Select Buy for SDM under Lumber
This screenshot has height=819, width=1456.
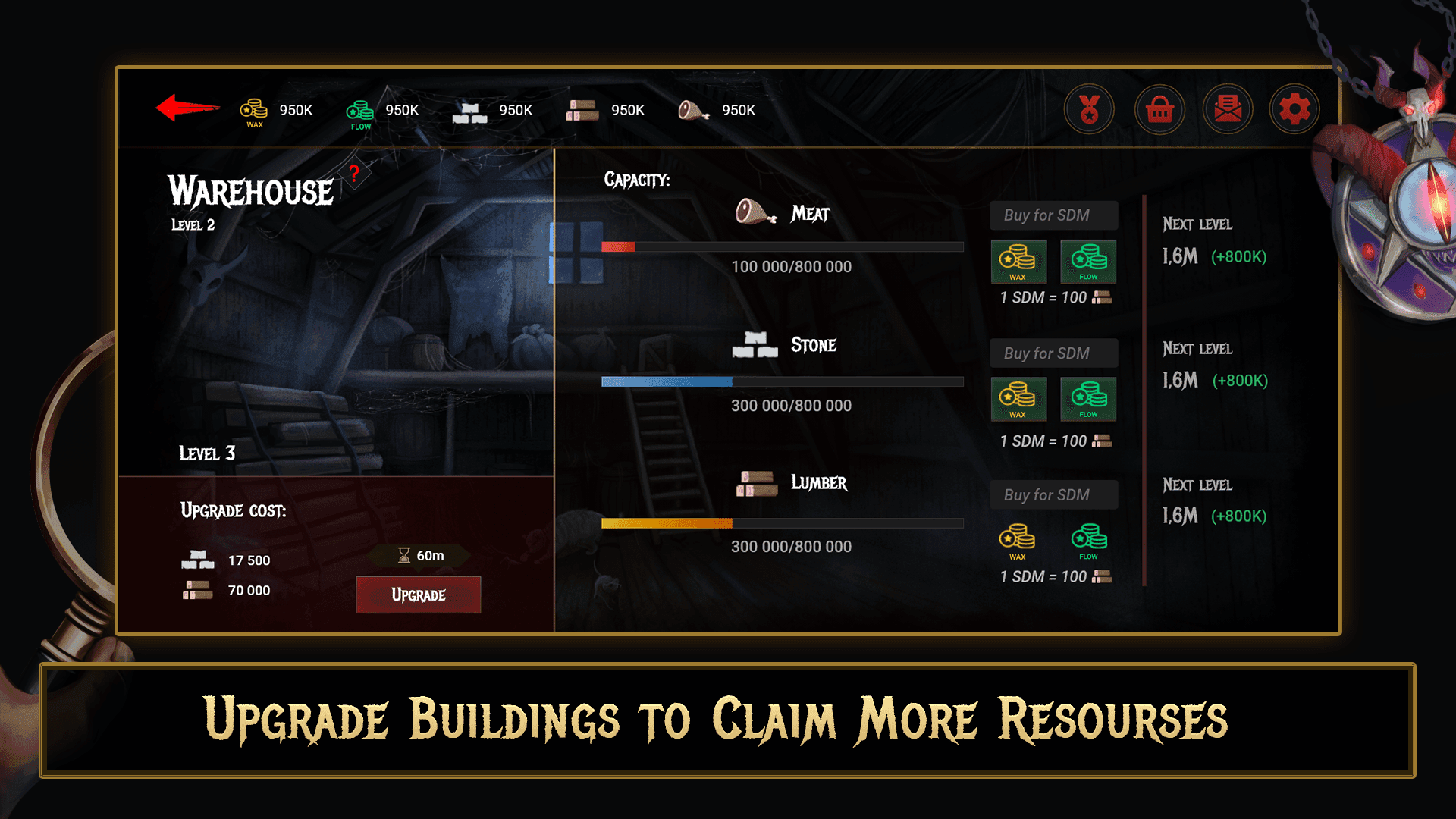(x=1053, y=494)
